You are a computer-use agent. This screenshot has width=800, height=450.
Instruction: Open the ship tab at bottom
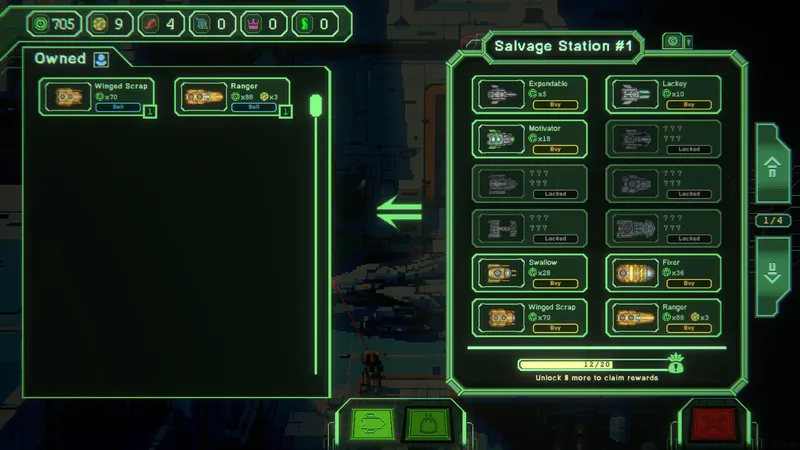[x=369, y=425]
